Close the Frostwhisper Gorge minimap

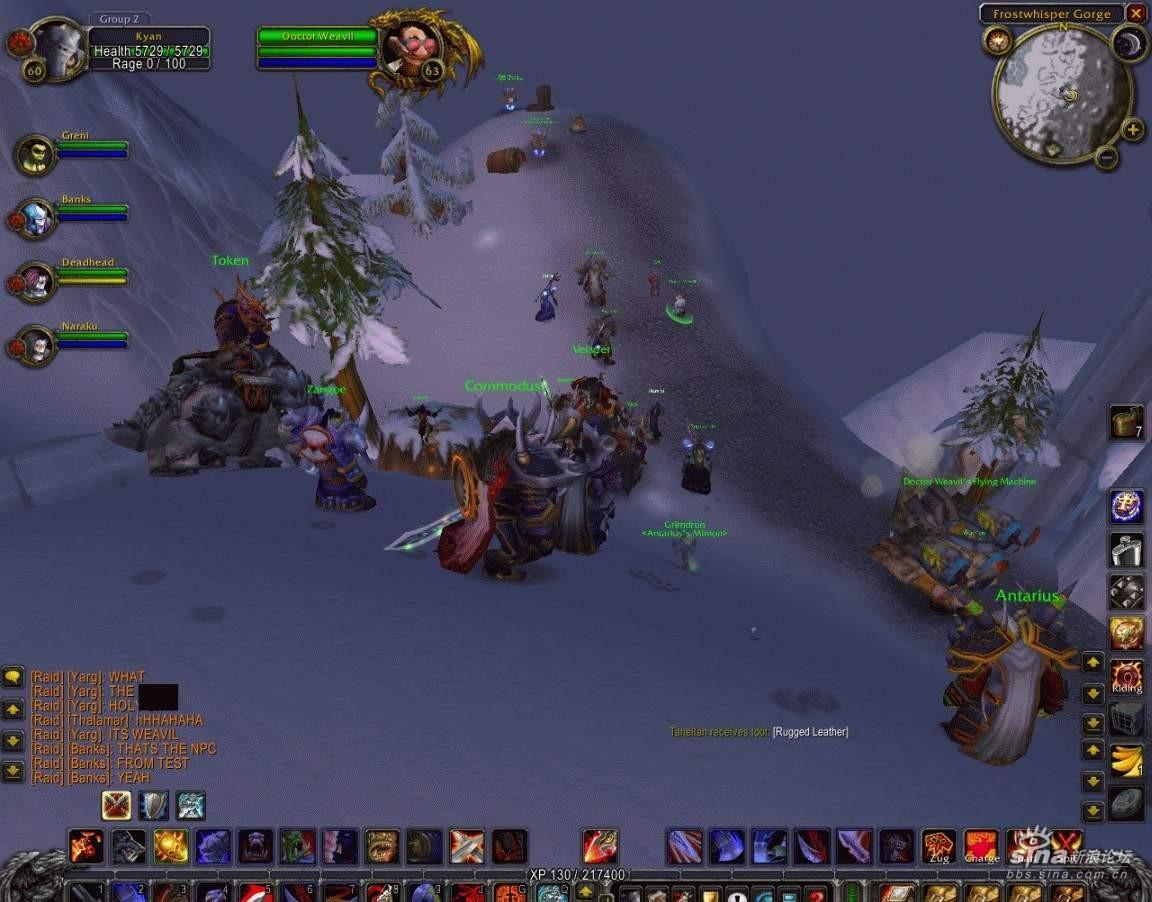(1135, 14)
